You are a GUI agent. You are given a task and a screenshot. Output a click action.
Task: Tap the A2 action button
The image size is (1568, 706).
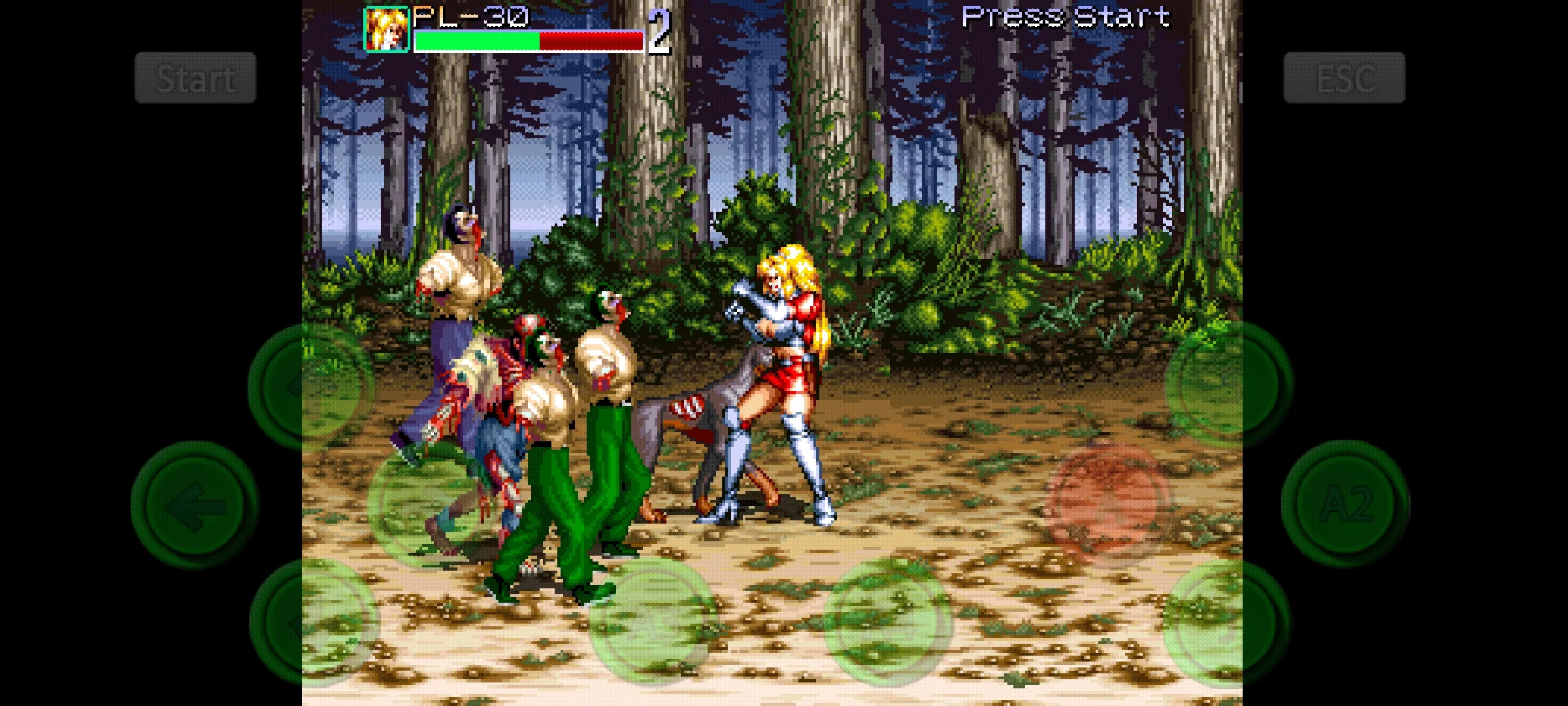click(1345, 504)
